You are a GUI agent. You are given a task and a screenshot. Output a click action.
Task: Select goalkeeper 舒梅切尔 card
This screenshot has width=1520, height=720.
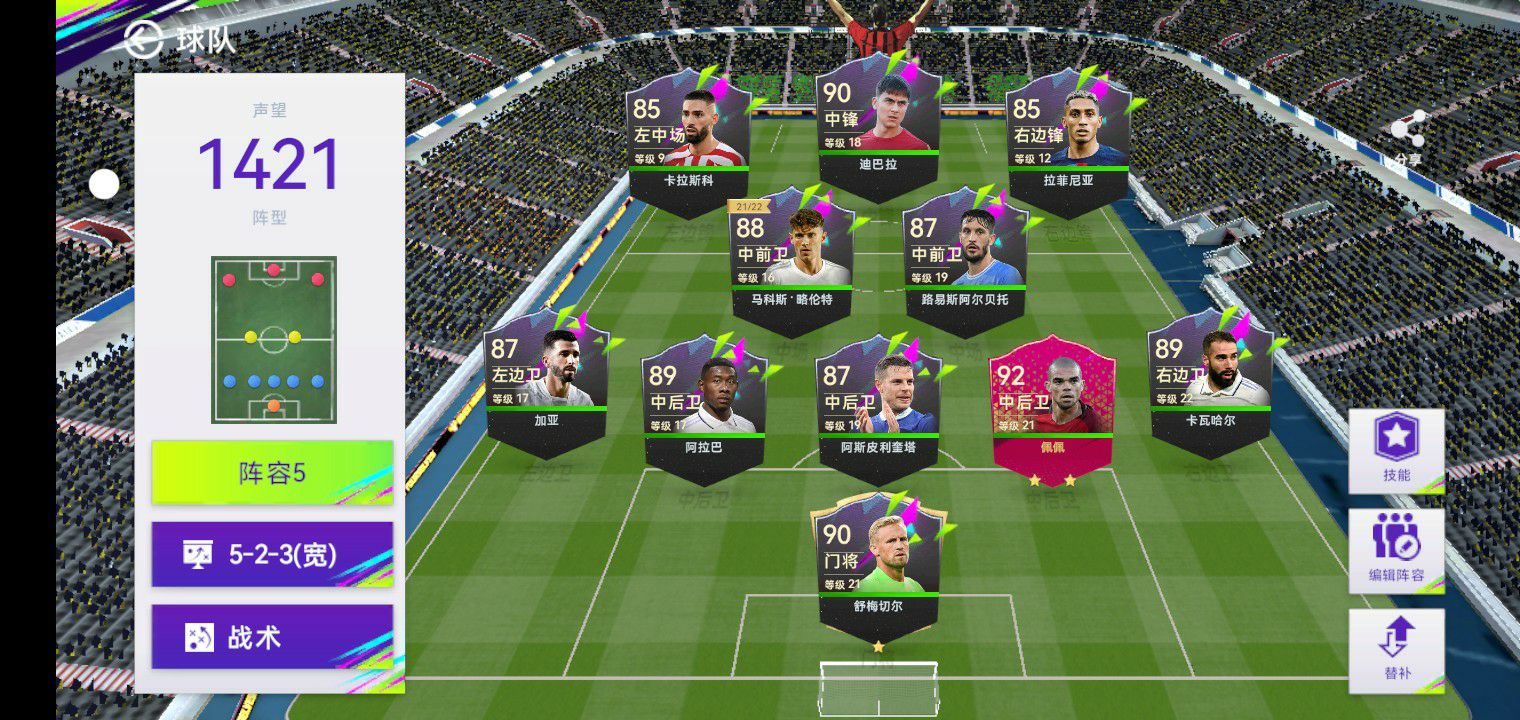pos(878,565)
